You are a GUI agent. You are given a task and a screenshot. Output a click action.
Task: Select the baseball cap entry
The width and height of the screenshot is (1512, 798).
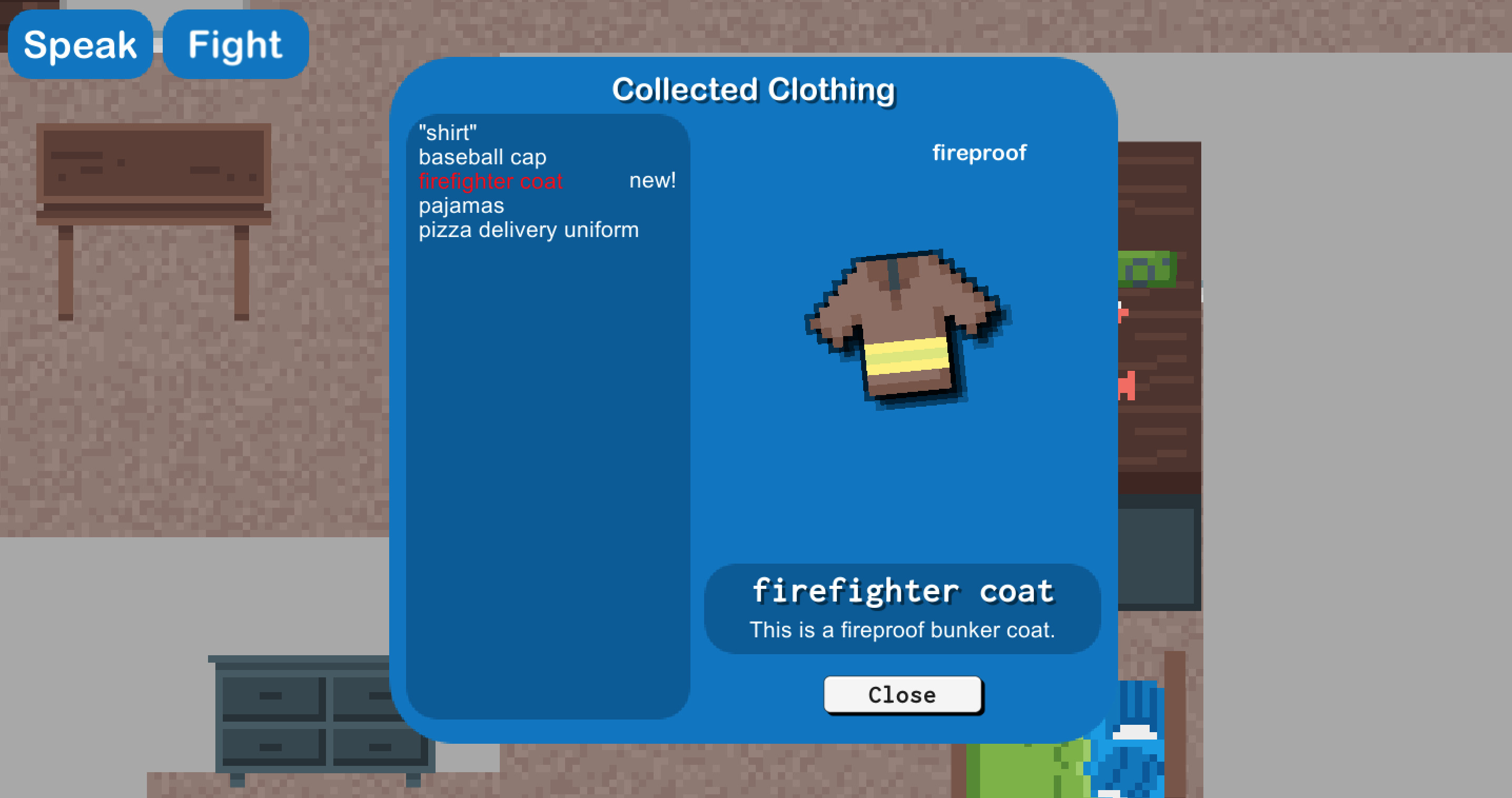tap(482, 157)
